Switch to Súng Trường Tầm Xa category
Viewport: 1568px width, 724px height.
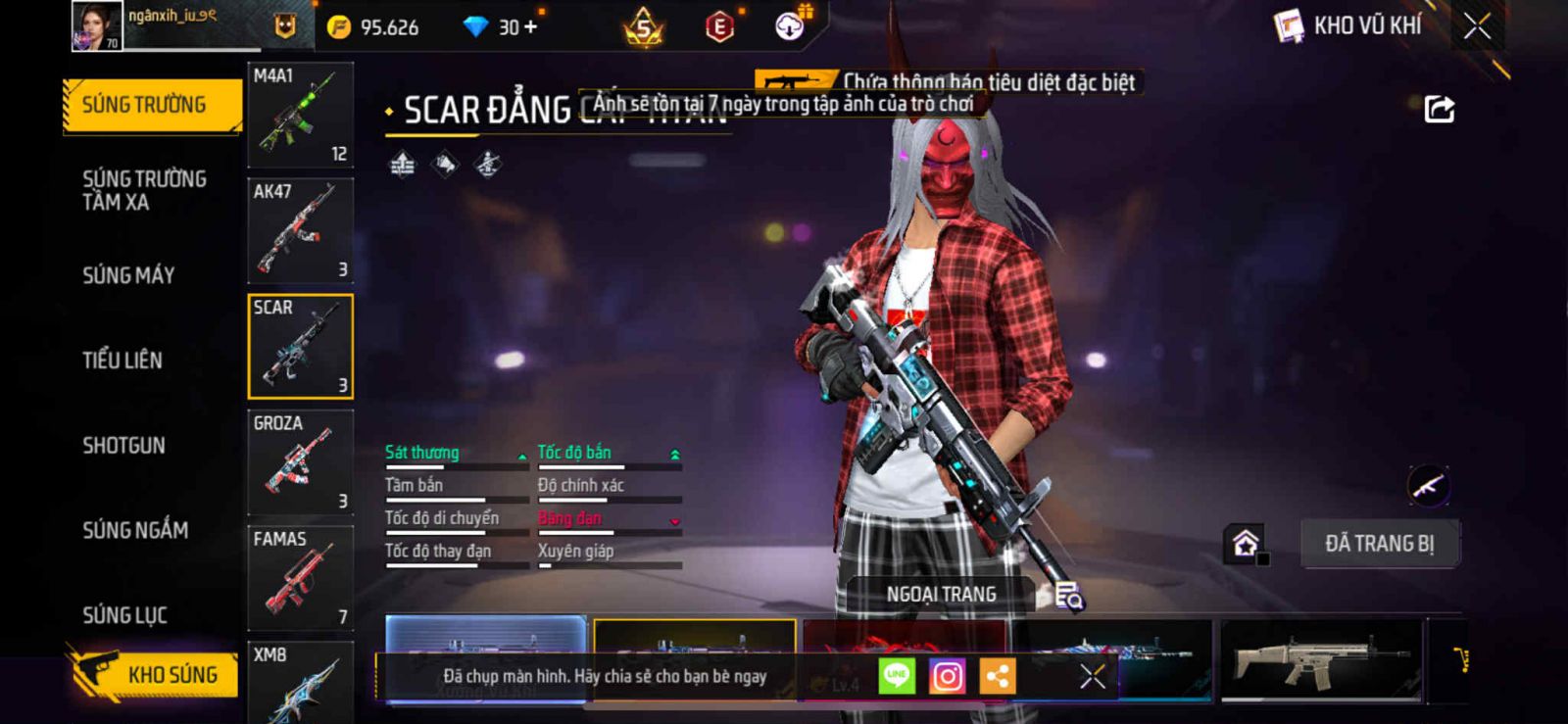[x=144, y=190]
